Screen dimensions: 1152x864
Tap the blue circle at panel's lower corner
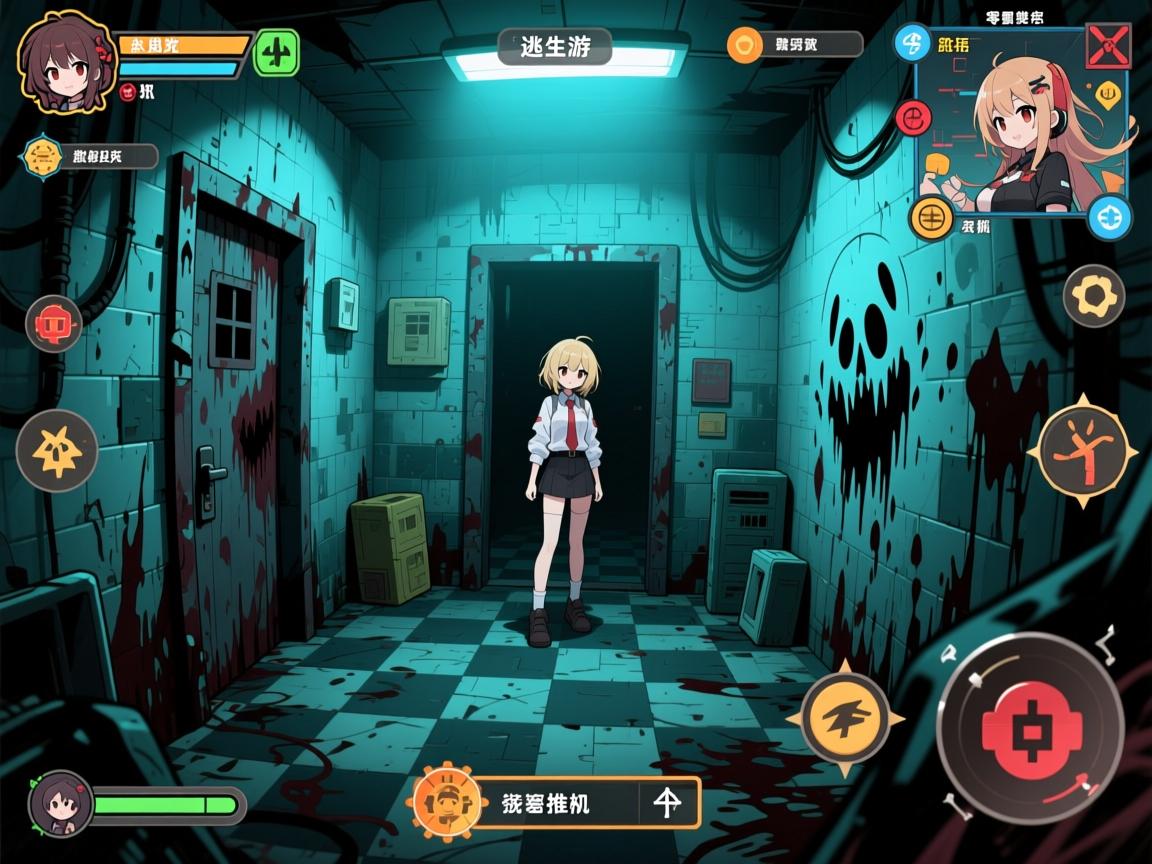[1108, 216]
